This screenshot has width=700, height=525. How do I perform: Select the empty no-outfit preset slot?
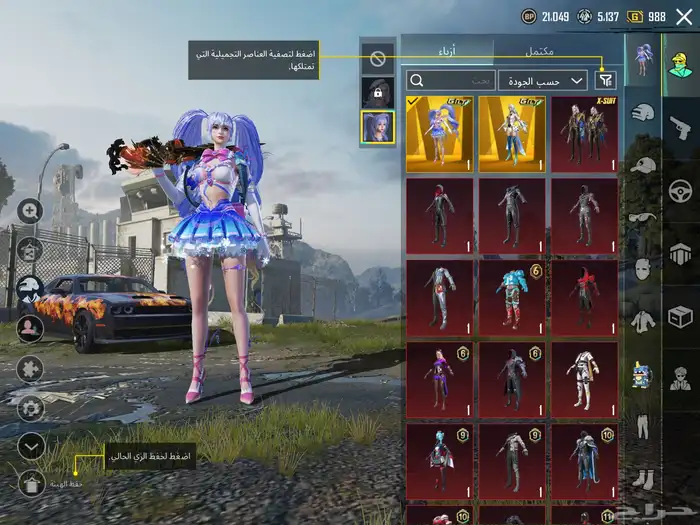point(378,59)
